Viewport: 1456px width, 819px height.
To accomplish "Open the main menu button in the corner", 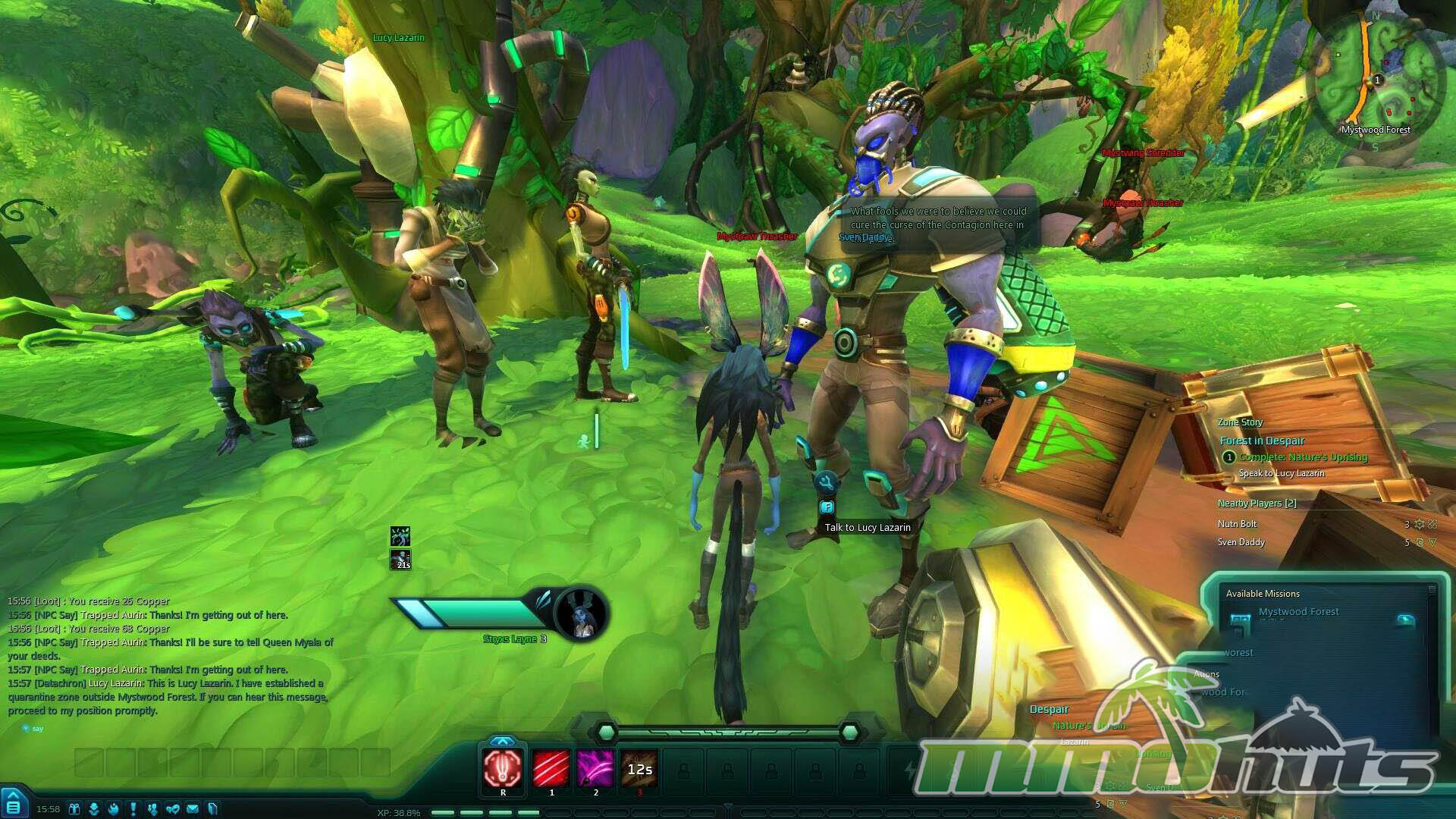I will pyautogui.click(x=14, y=804).
